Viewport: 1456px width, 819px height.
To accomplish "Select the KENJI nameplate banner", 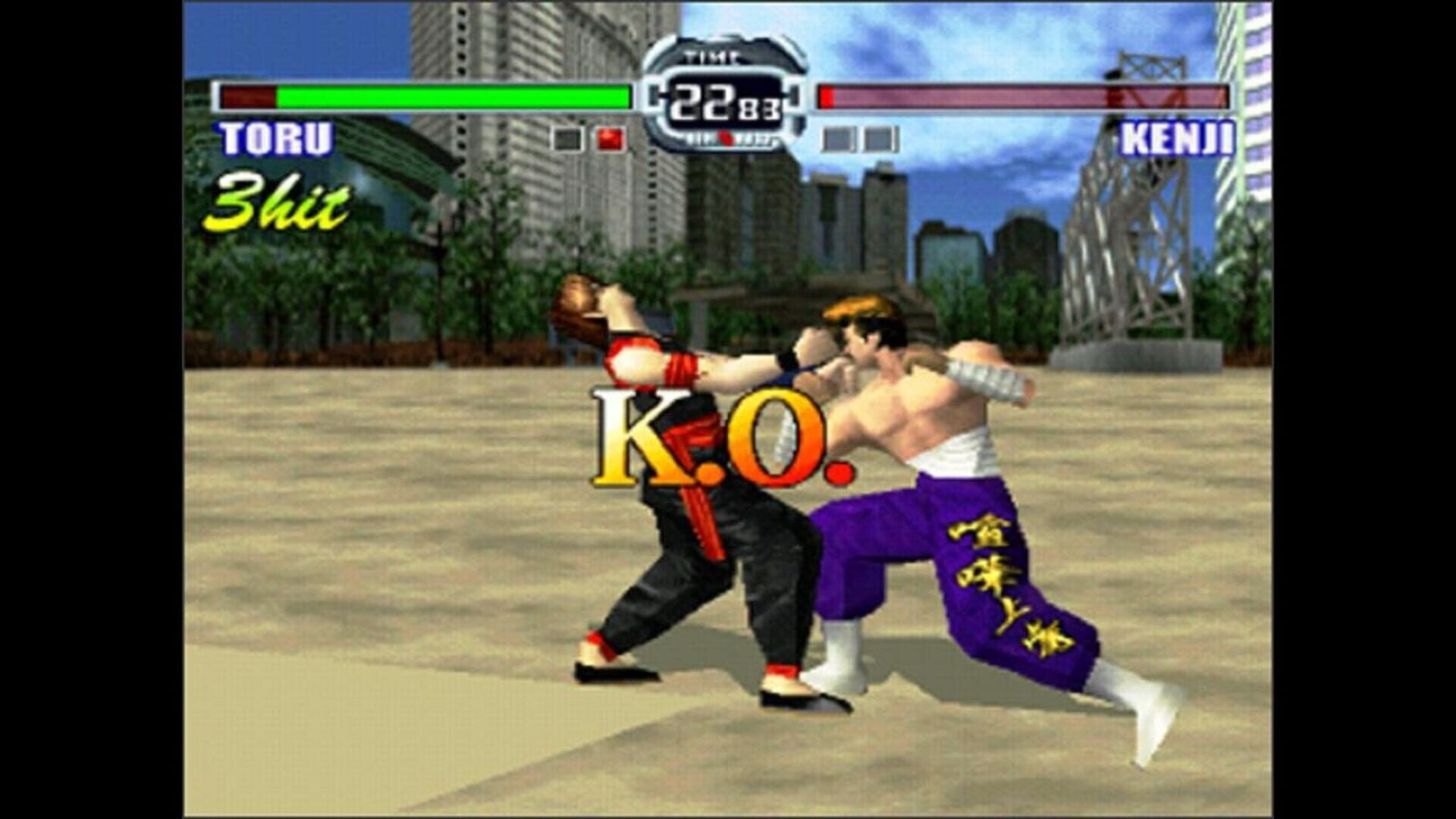I will (1178, 140).
